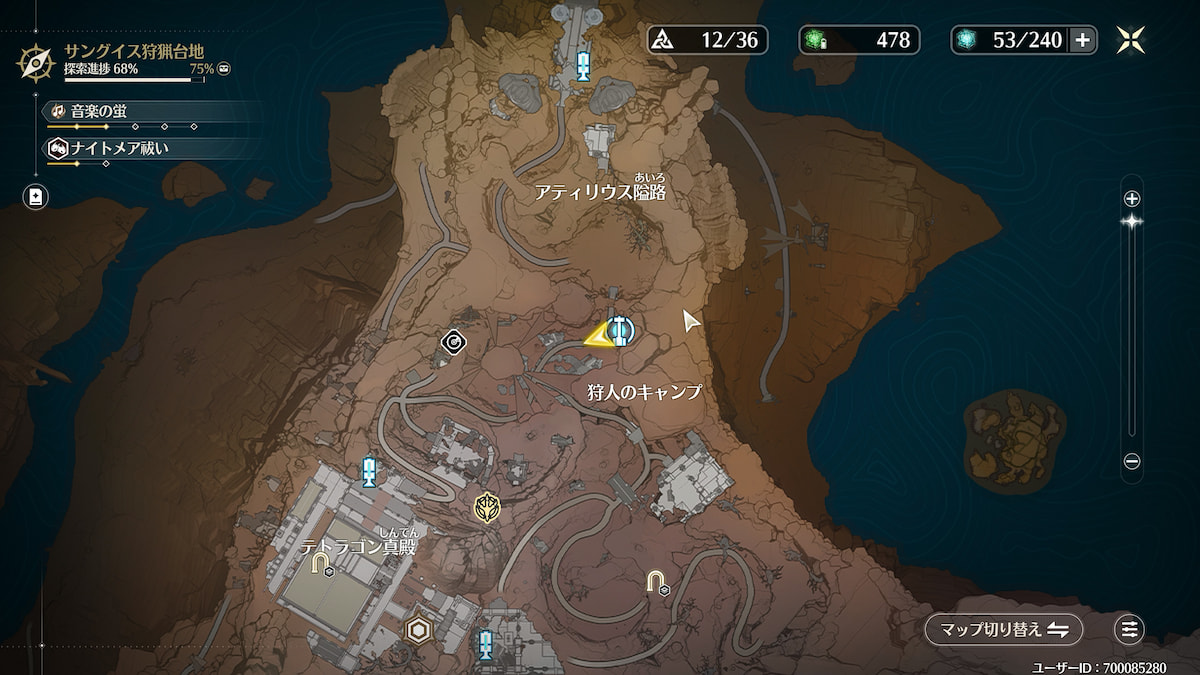Open the 75% exploration reward icon
Screen dimensions: 1200x675
click(224, 69)
